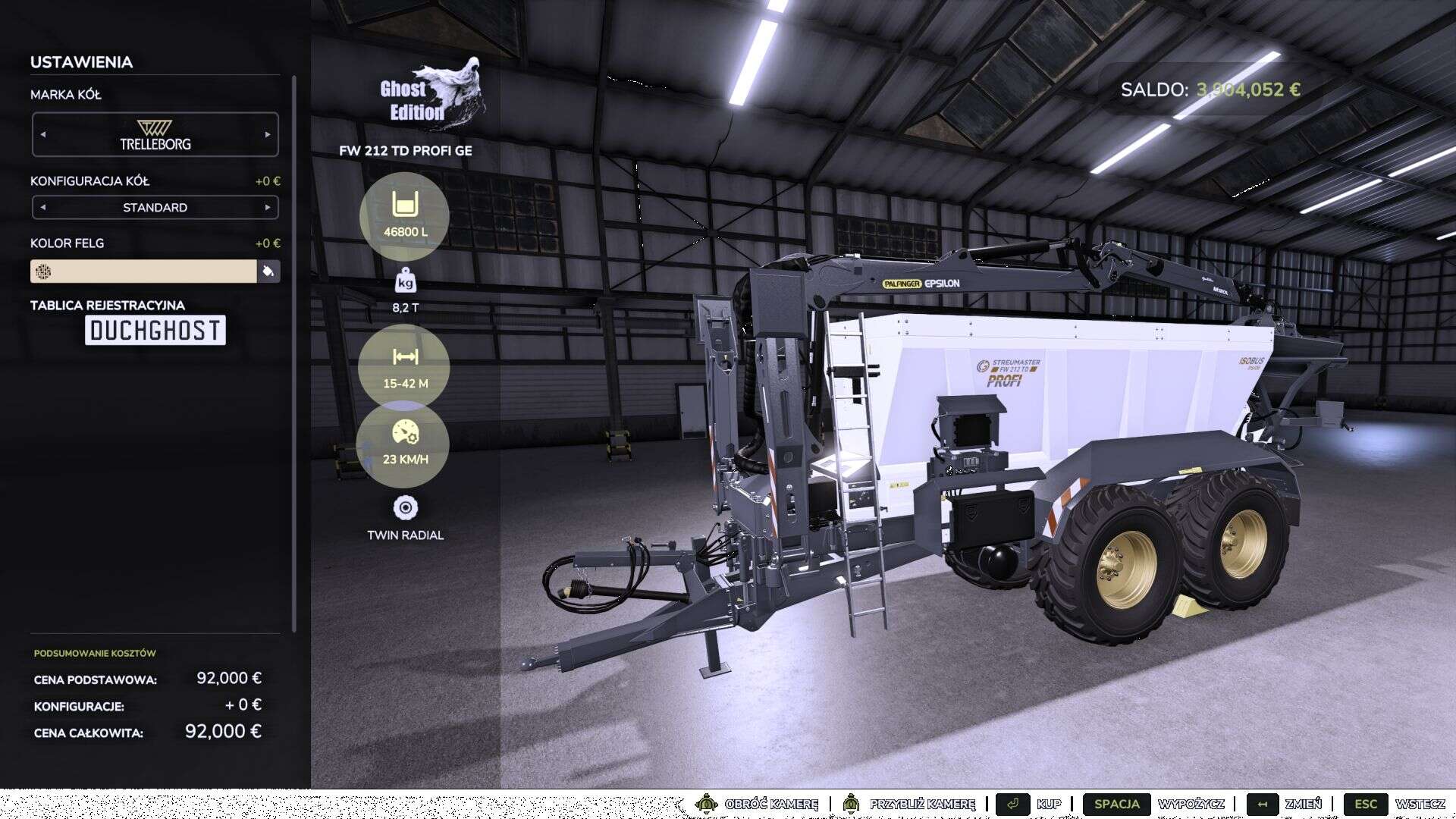This screenshot has width=1456, height=819.
Task: Open the USTAWIENIA settings header
Action: click(81, 62)
